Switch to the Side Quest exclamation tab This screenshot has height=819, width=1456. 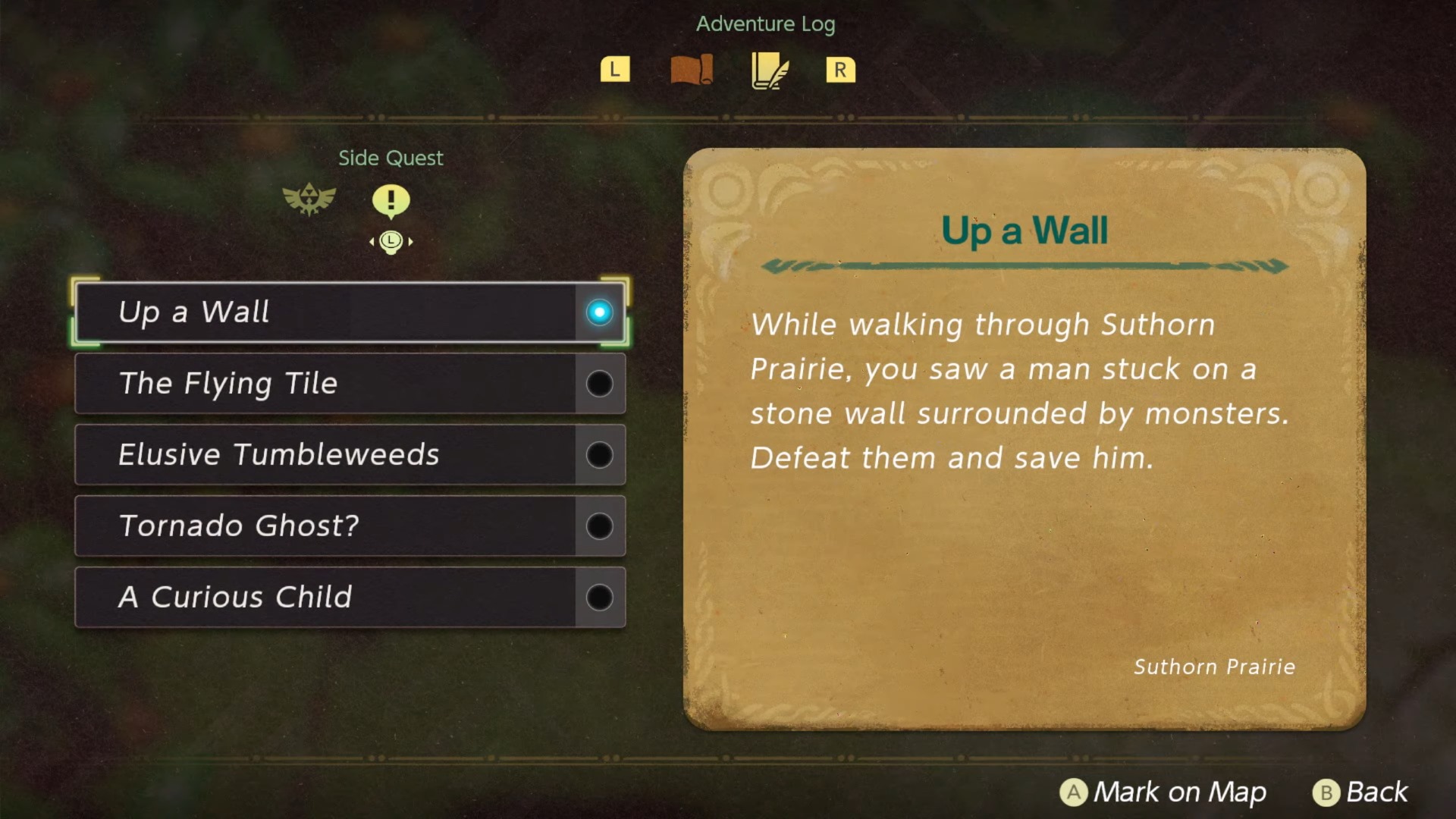(391, 201)
